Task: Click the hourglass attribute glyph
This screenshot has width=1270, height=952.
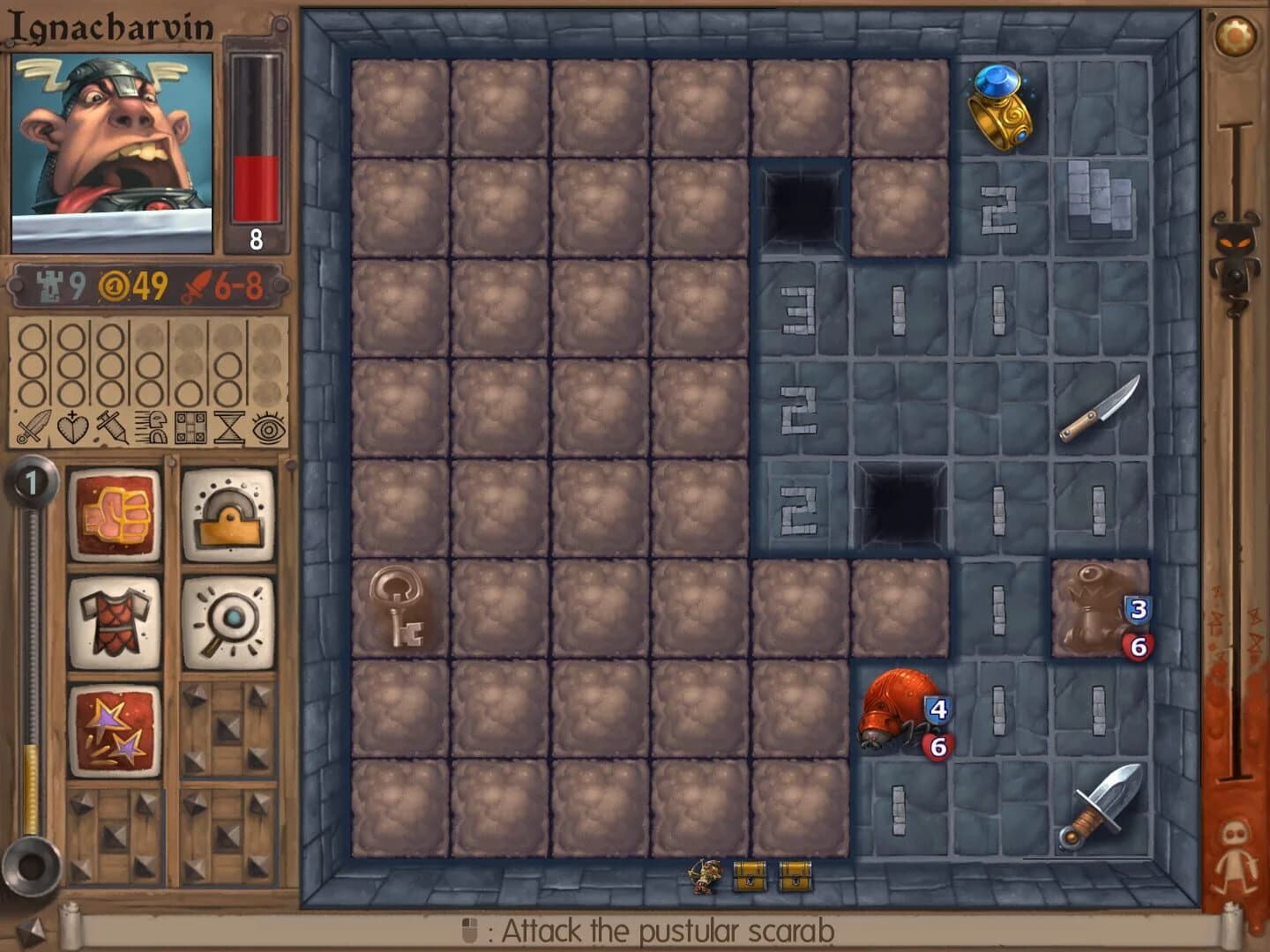Action: pos(228,426)
